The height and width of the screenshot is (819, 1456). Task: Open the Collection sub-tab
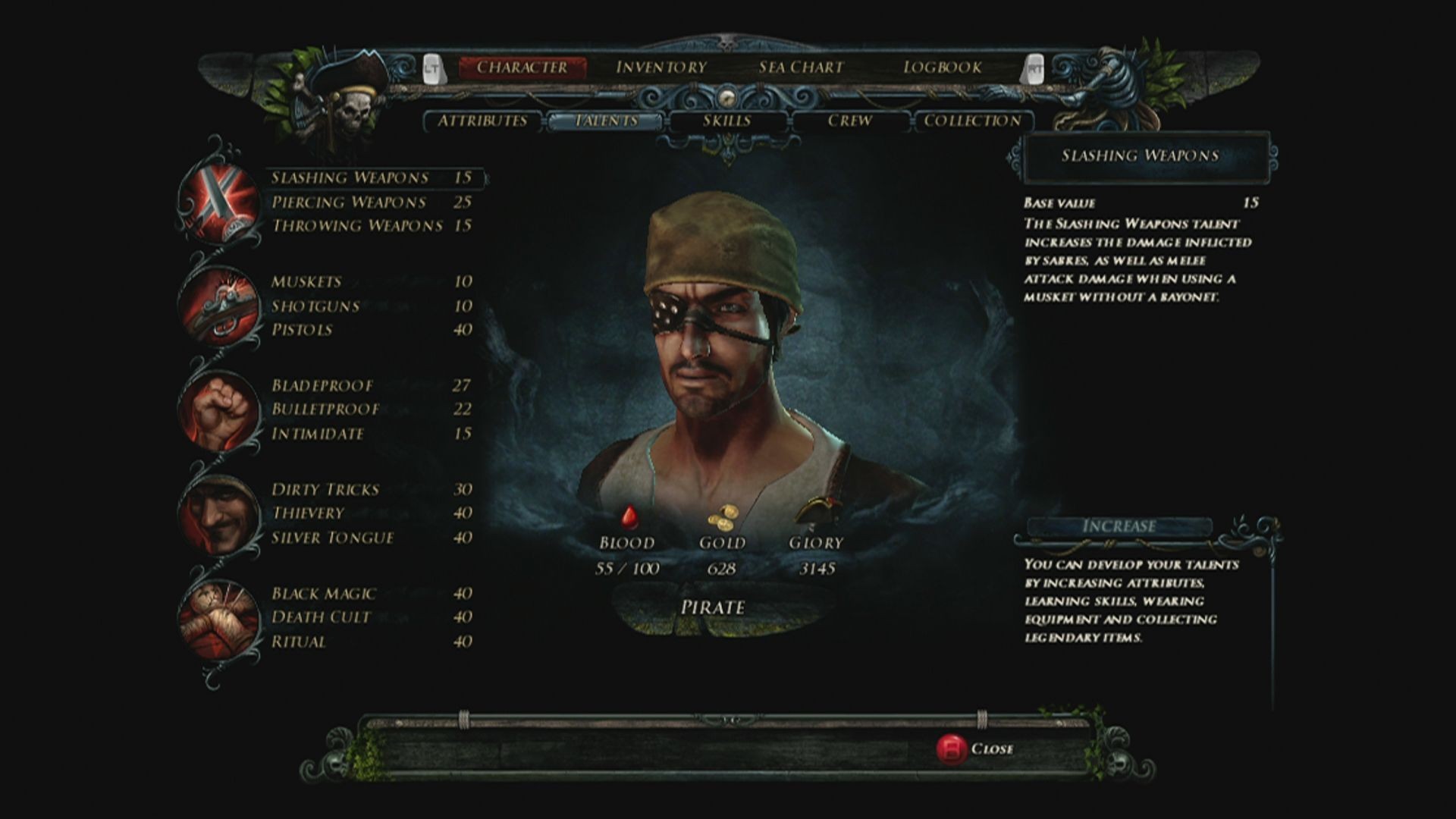tap(972, 121)
